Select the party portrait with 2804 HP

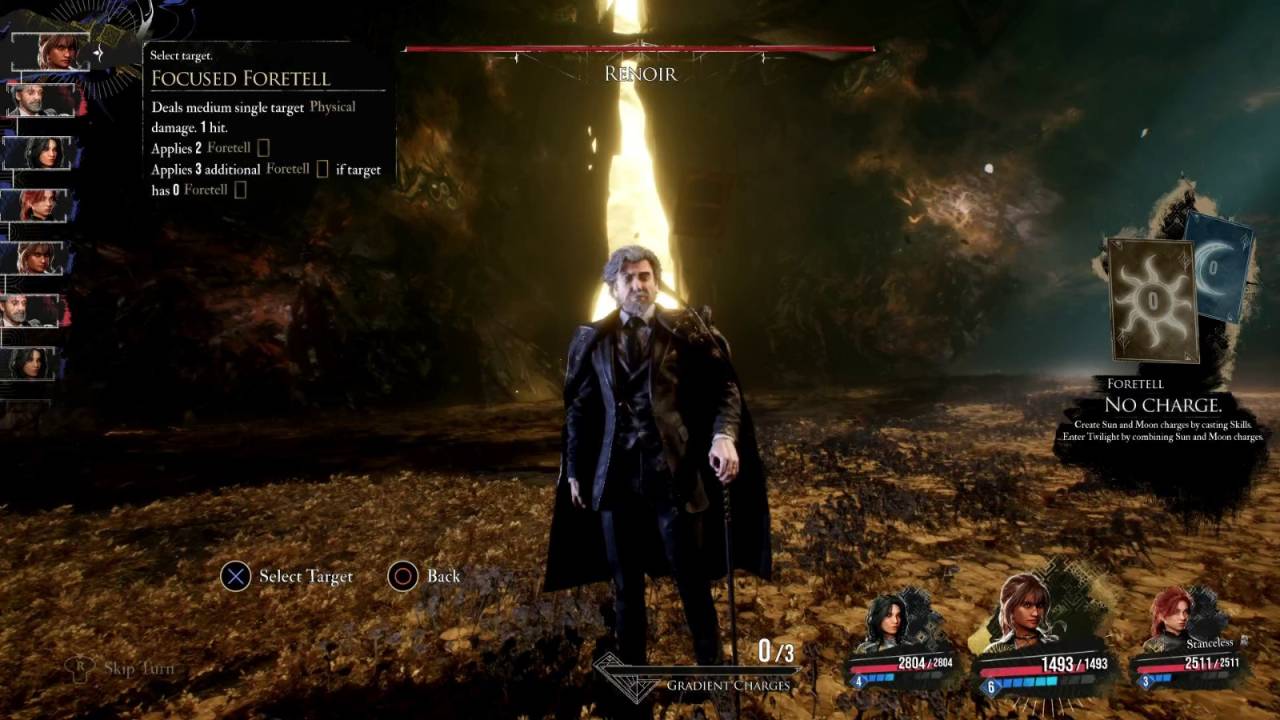(x=888, y=625)
